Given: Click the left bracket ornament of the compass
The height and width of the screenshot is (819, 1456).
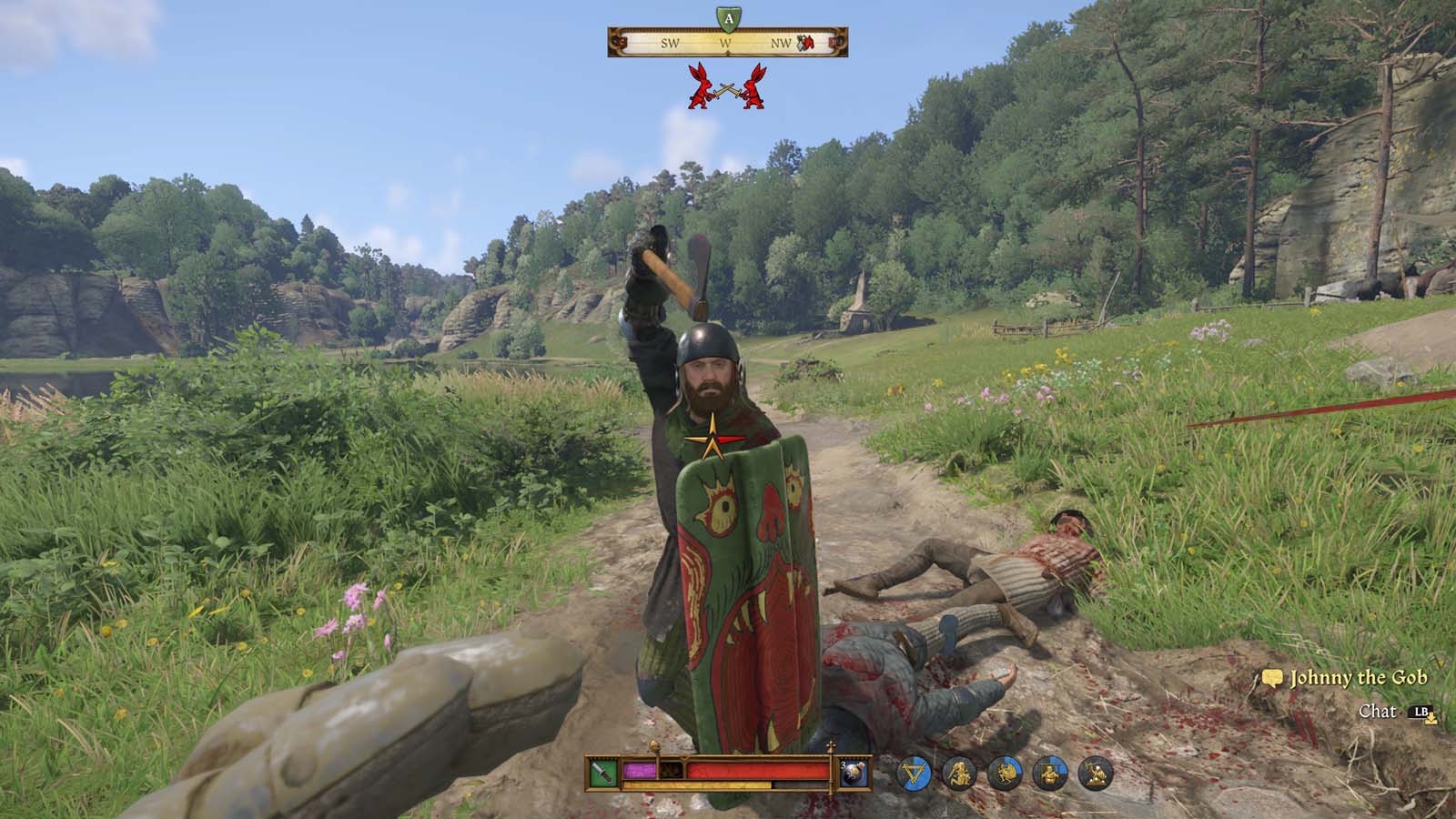Looking at the screenshot, I should [x=620, y=43].
